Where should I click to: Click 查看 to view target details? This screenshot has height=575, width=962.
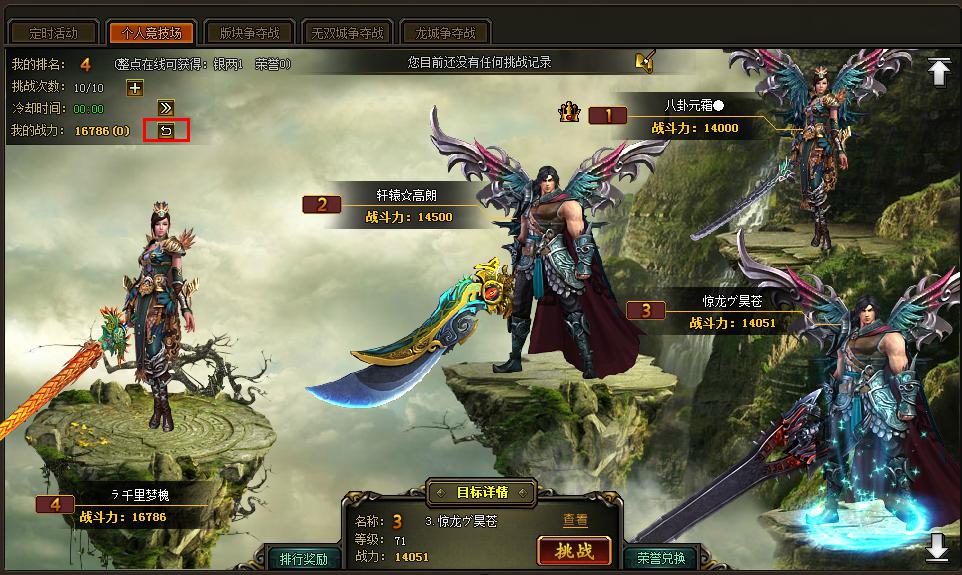575,520
